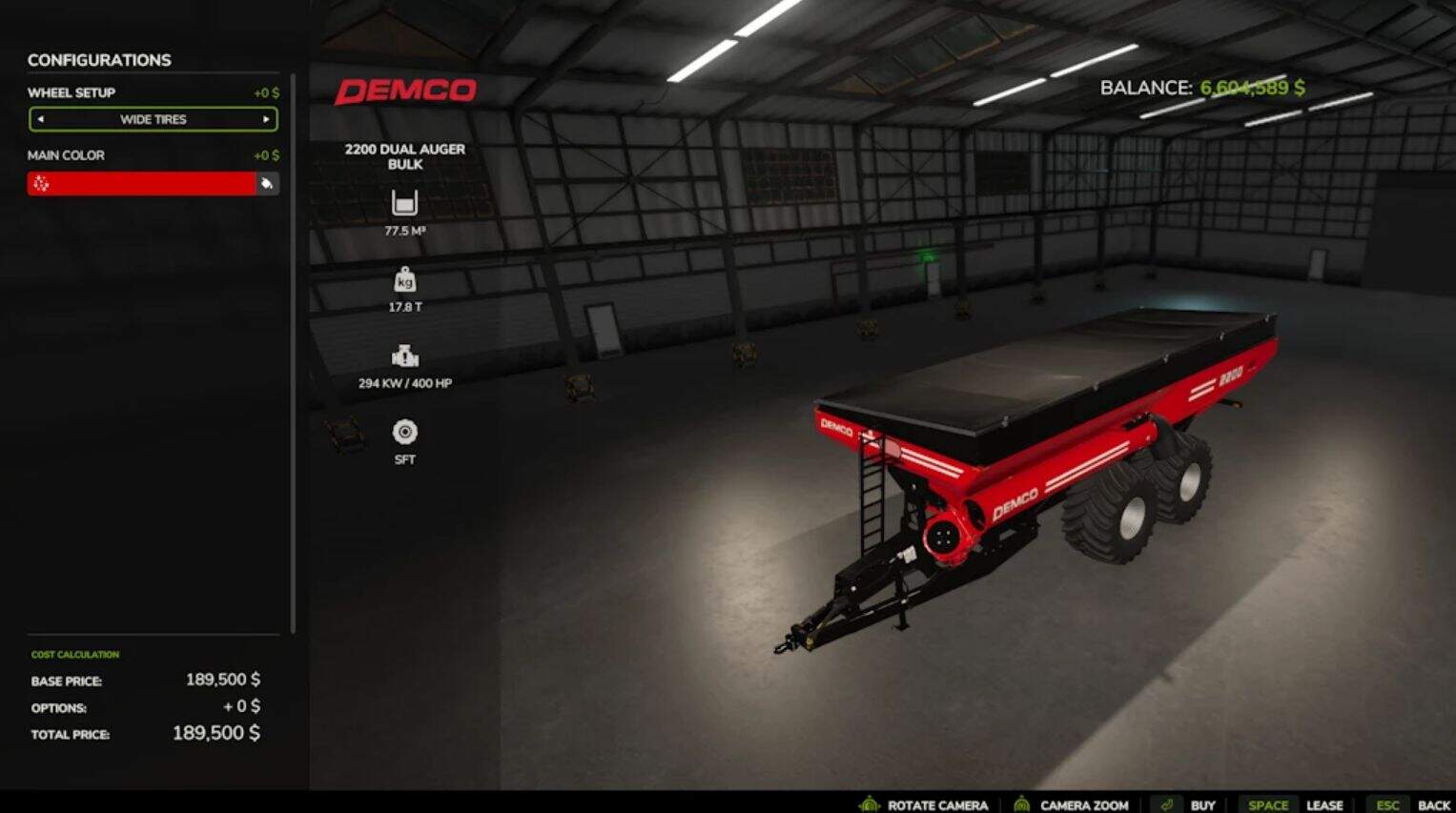Choose the Lease option
Viewport: 1456px width, 813px height.
[1323, 804]
